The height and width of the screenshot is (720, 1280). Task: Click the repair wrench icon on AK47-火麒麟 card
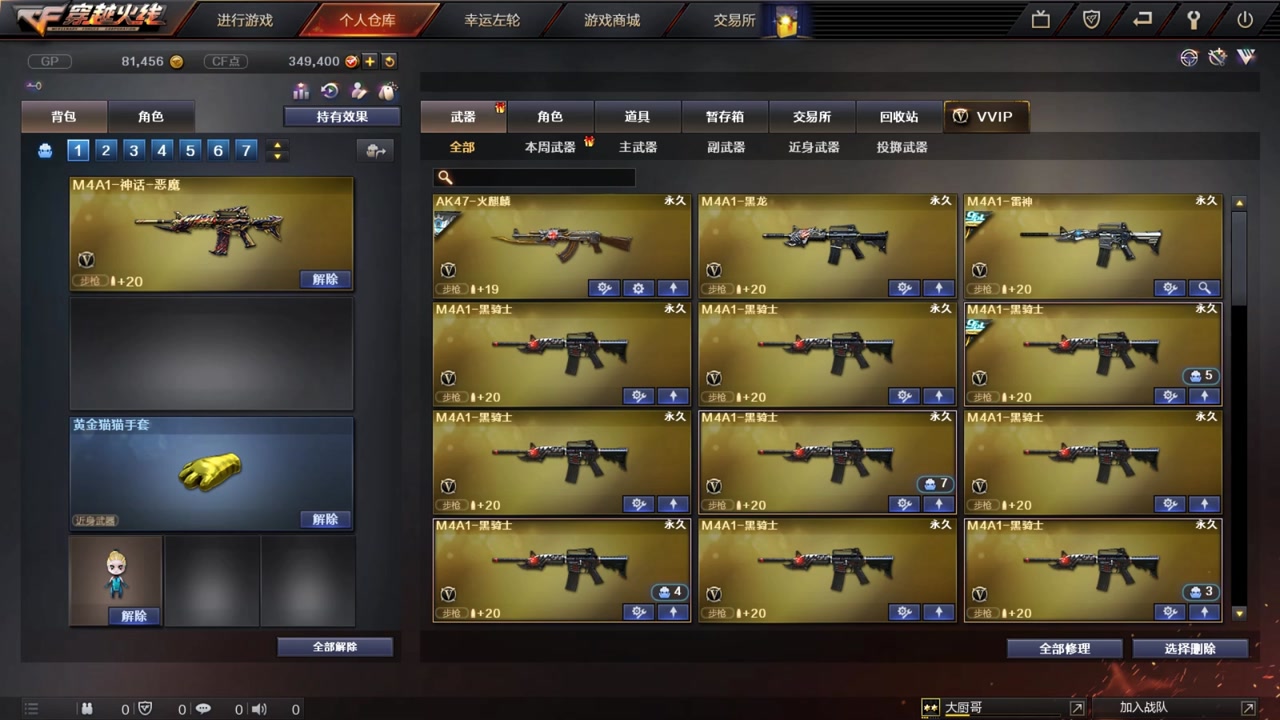click(604, 288)
